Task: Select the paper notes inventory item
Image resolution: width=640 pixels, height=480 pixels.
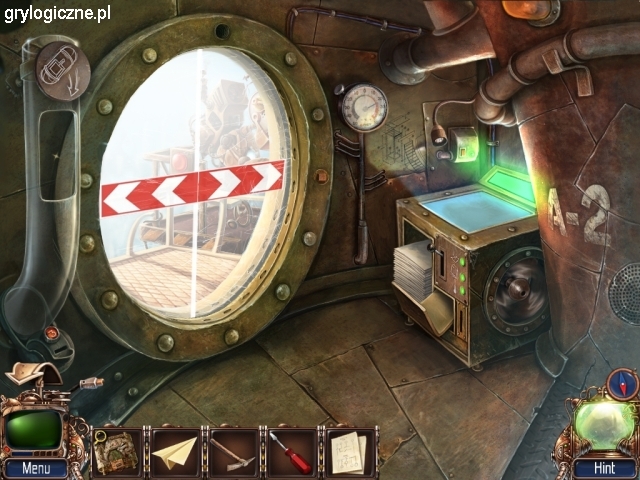Action: pyautogui.click(x=349, y=450)
